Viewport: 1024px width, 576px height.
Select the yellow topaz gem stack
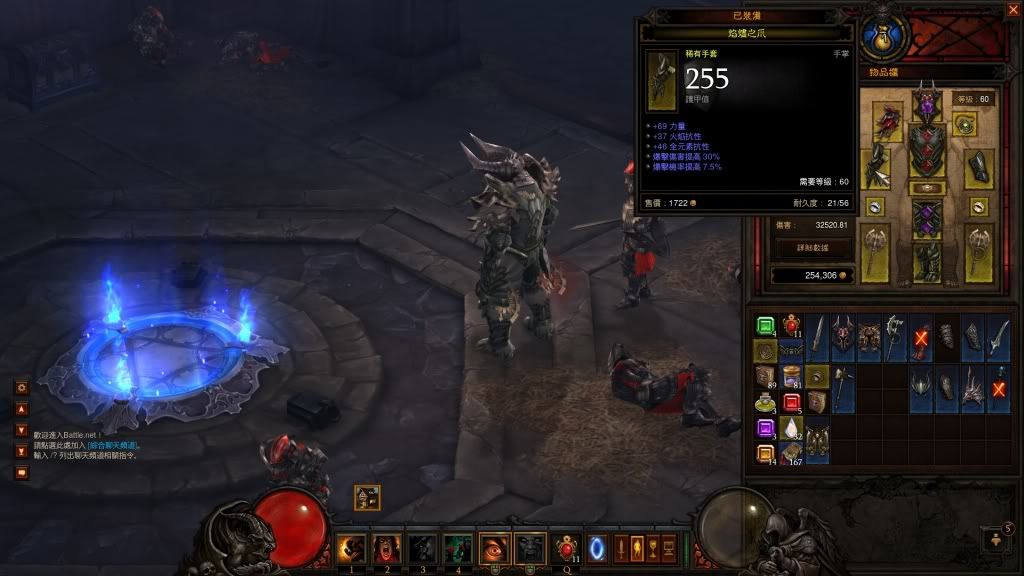click(x=765, y=455)
